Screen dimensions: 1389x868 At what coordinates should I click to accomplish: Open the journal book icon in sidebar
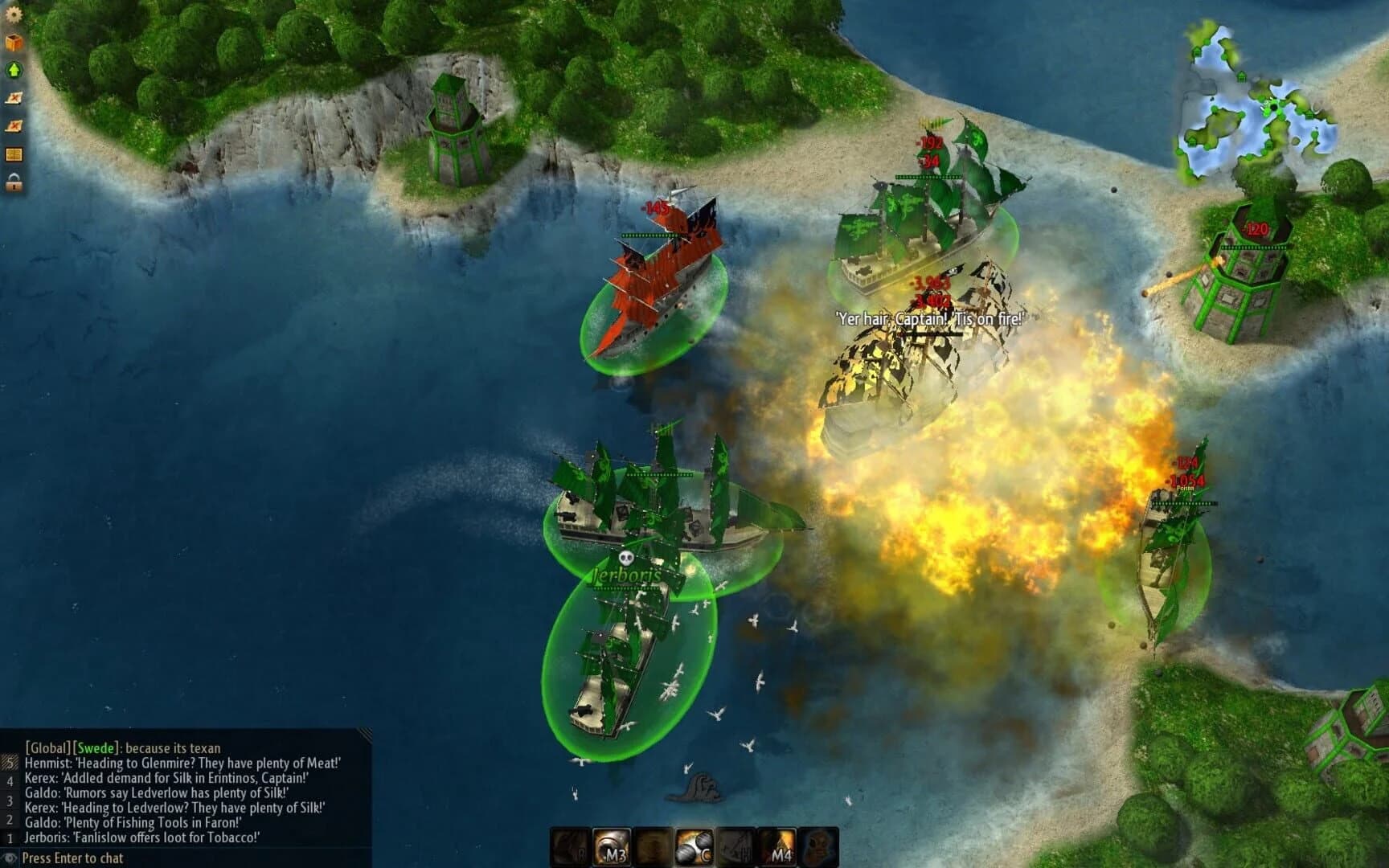13,154
